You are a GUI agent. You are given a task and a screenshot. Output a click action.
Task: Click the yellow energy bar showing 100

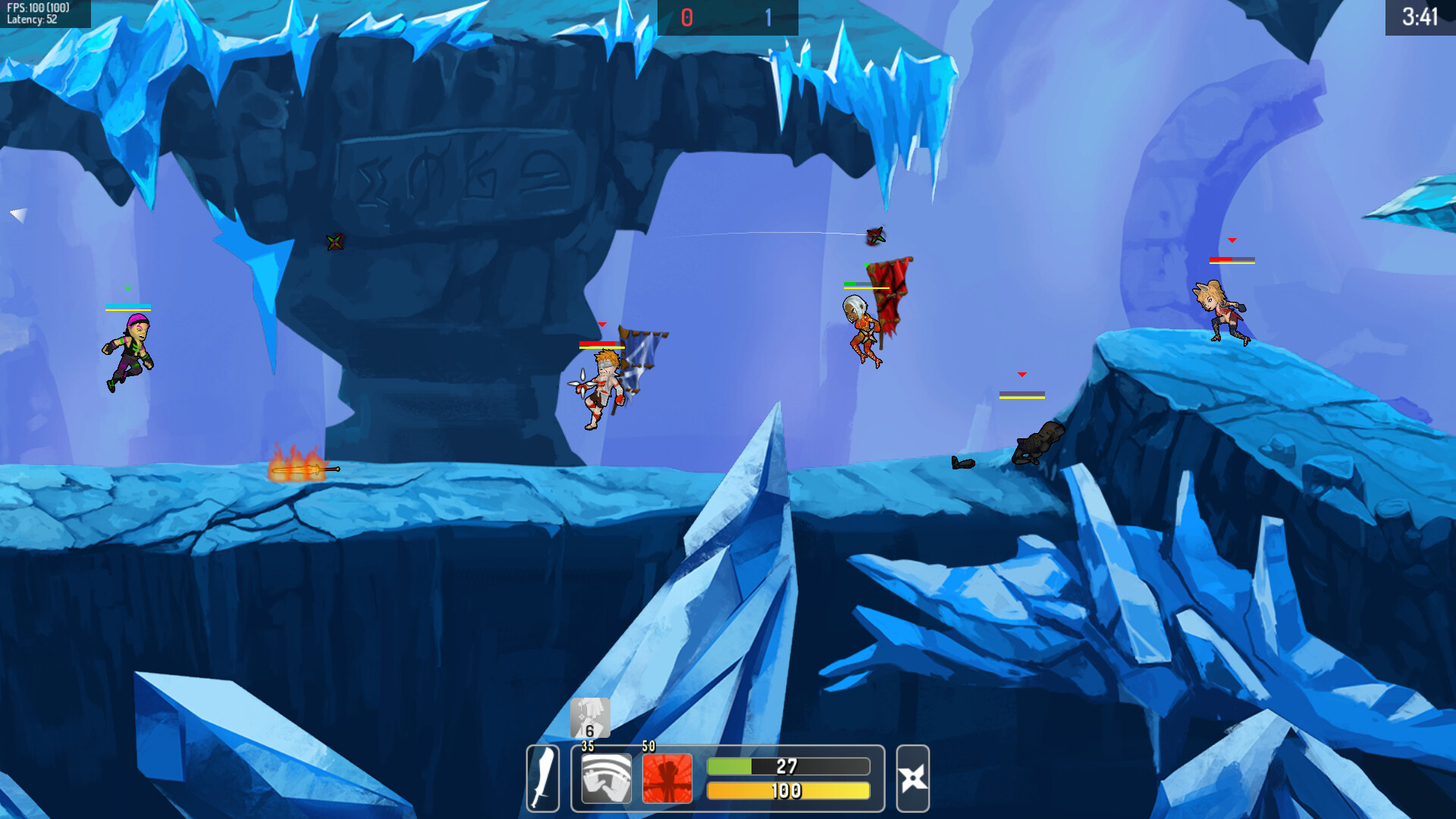click(787, 789)
